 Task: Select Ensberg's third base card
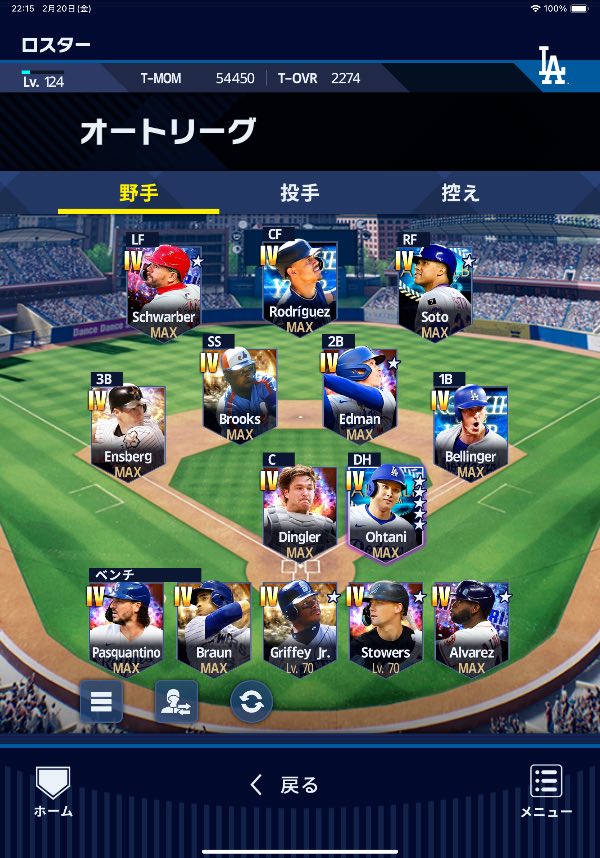[x=128, y=430]
